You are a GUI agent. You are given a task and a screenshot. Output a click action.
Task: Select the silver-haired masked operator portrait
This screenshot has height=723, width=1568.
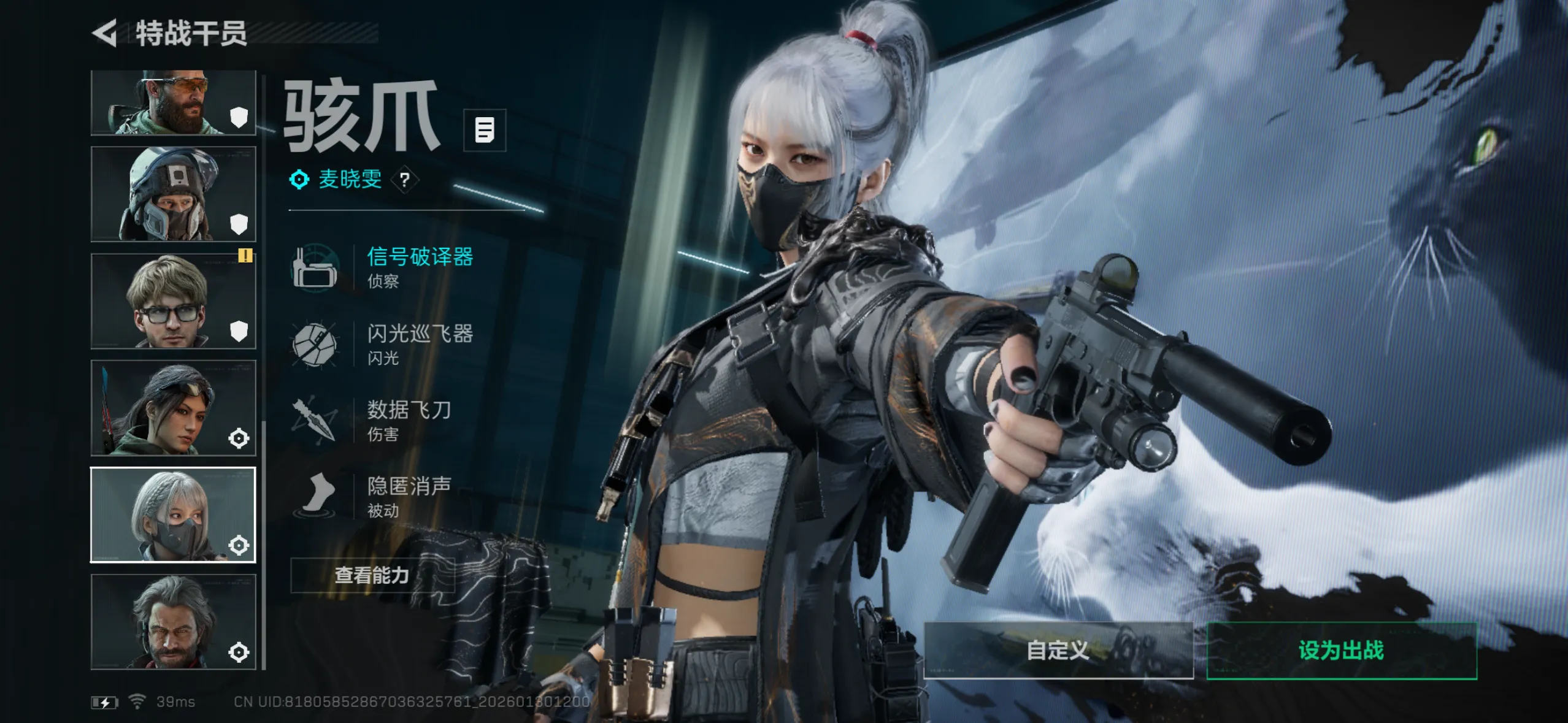tap(173, 515)
